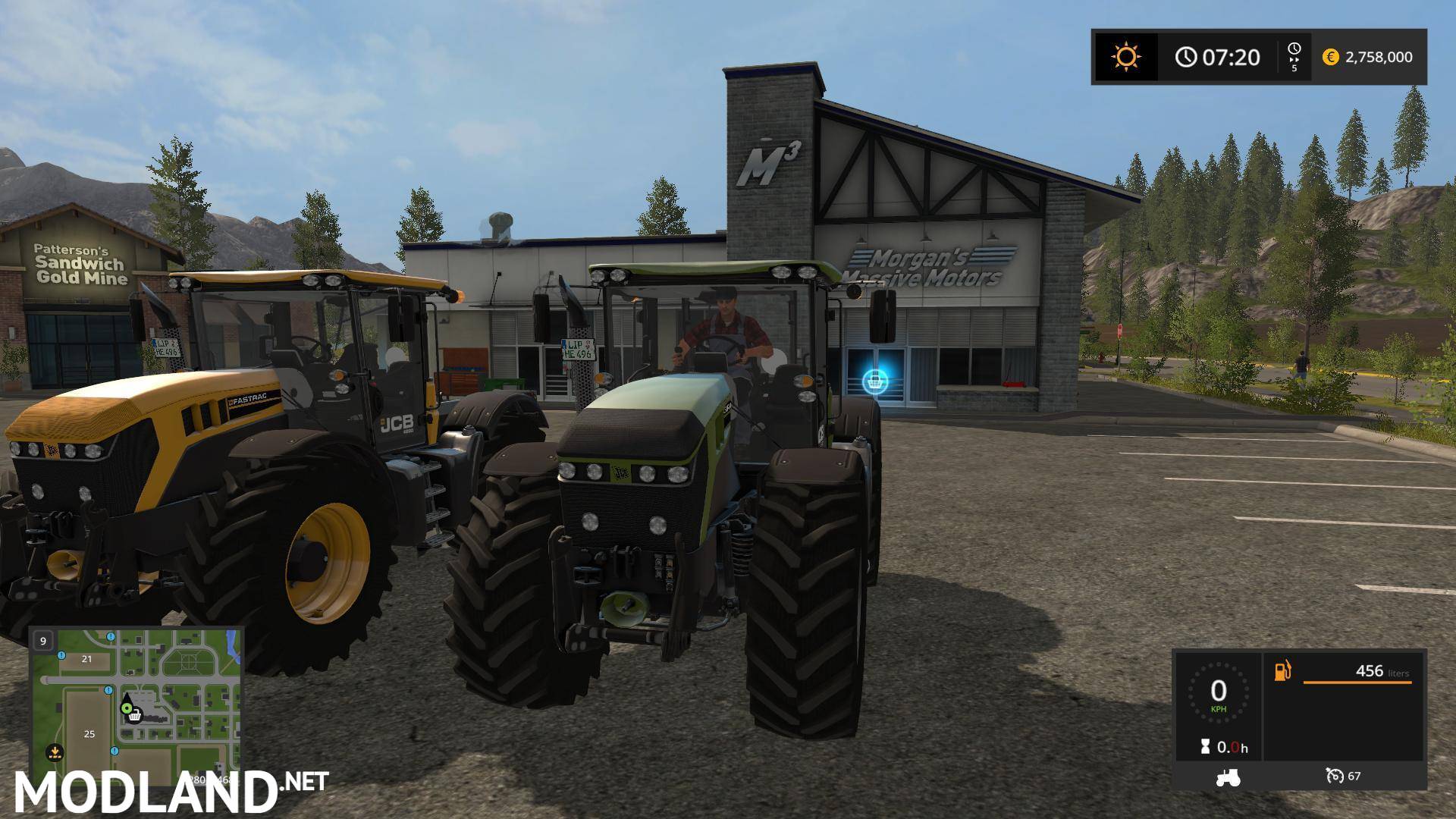1456x819 pixels.
Task: Click the blue exclamation marker near field 21
Action: pyautogui.click(x=61, y=656)
